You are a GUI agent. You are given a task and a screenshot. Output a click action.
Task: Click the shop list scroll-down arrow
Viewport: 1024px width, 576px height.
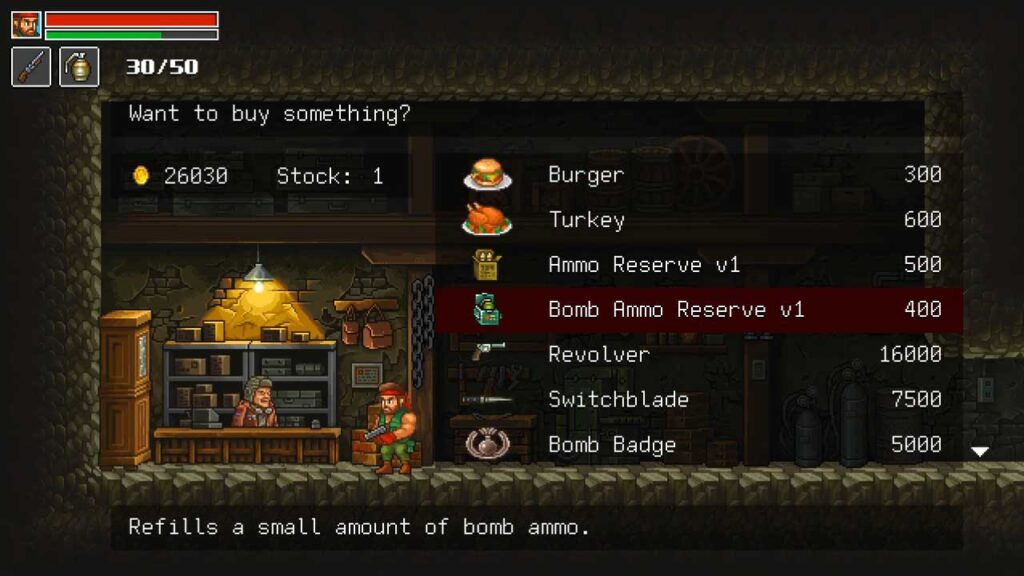[x=980, y=452]
